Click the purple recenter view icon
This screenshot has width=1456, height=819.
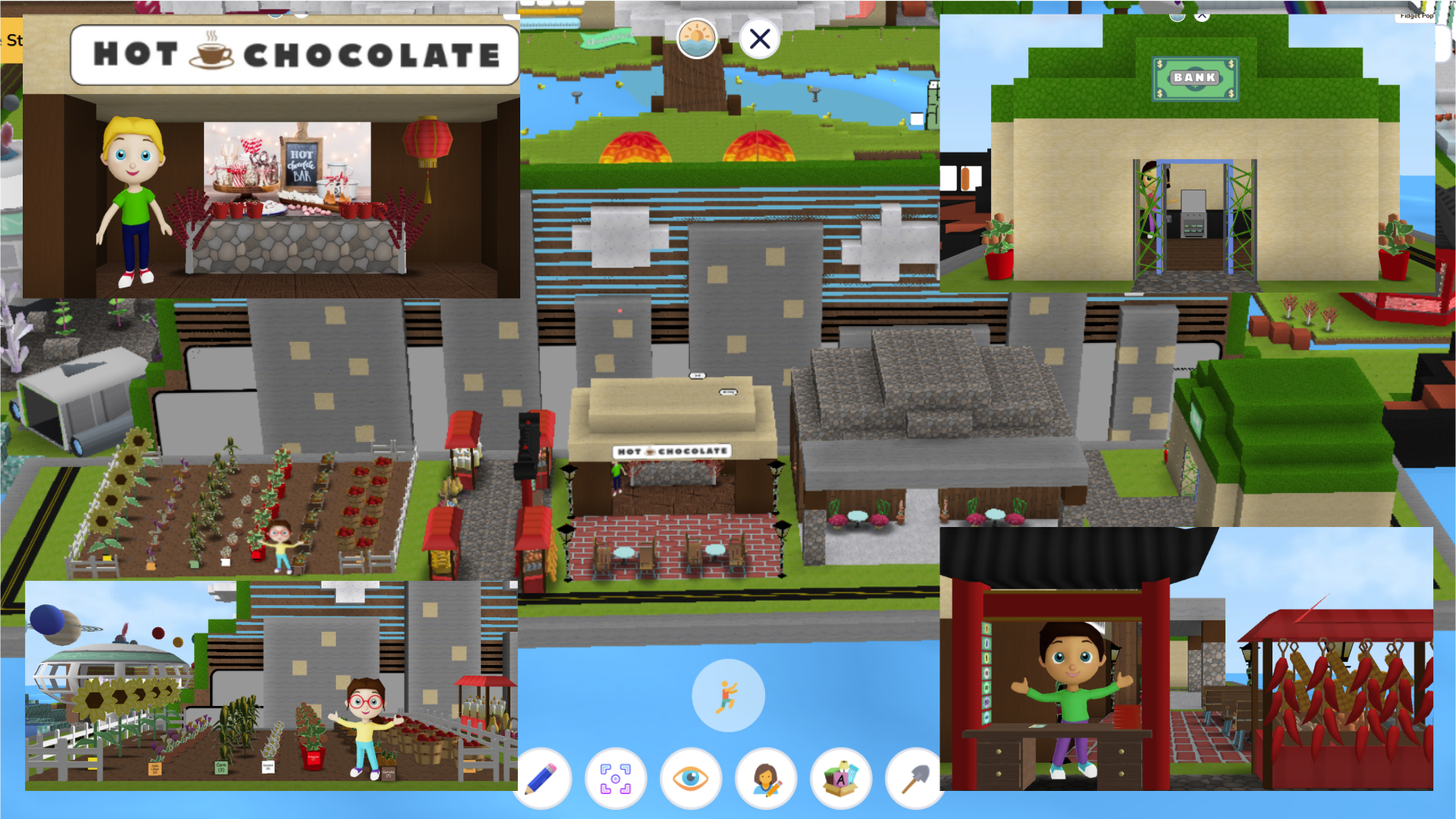coord(615,778)
